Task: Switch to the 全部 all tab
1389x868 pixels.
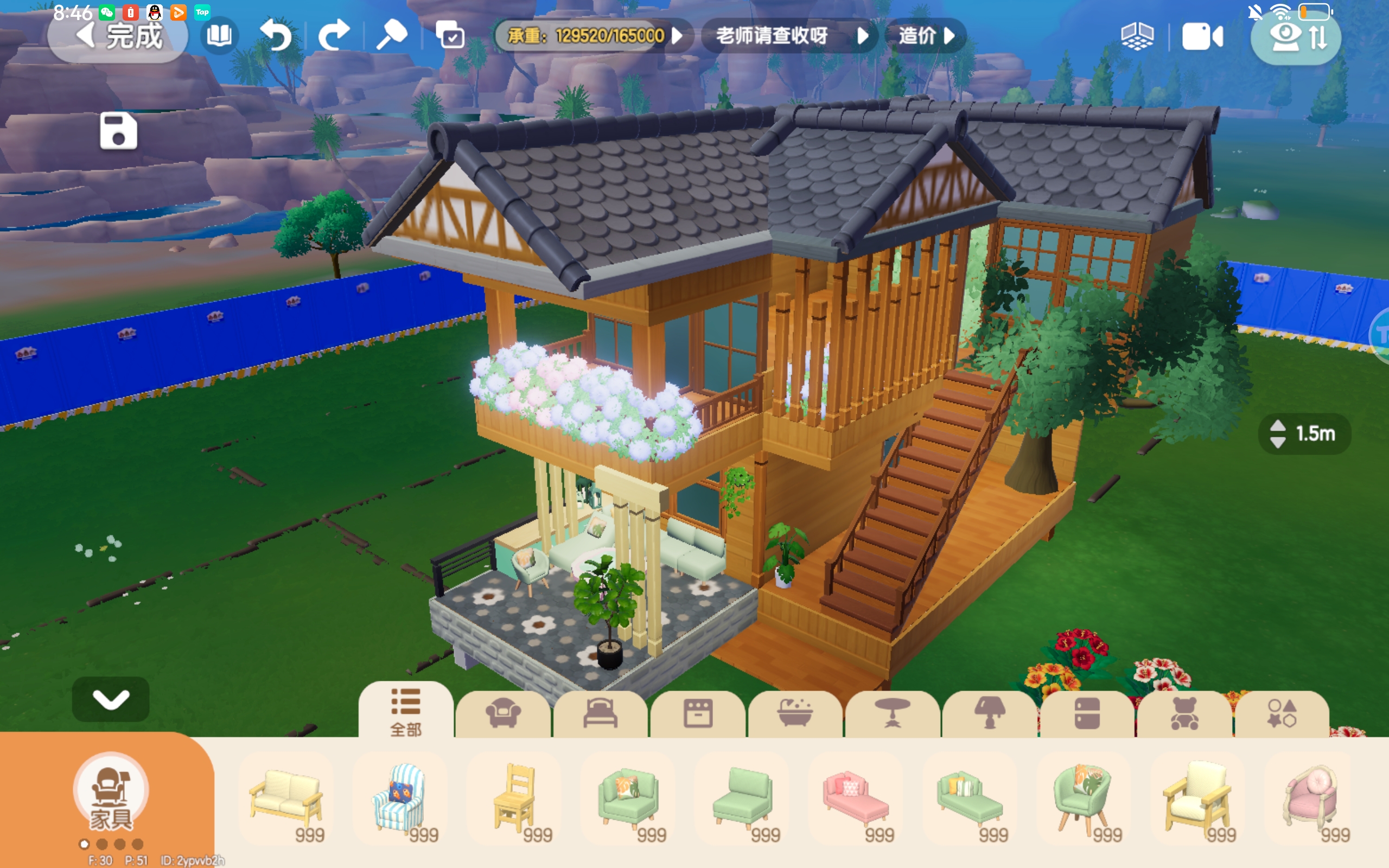Action: pos(406,712)
